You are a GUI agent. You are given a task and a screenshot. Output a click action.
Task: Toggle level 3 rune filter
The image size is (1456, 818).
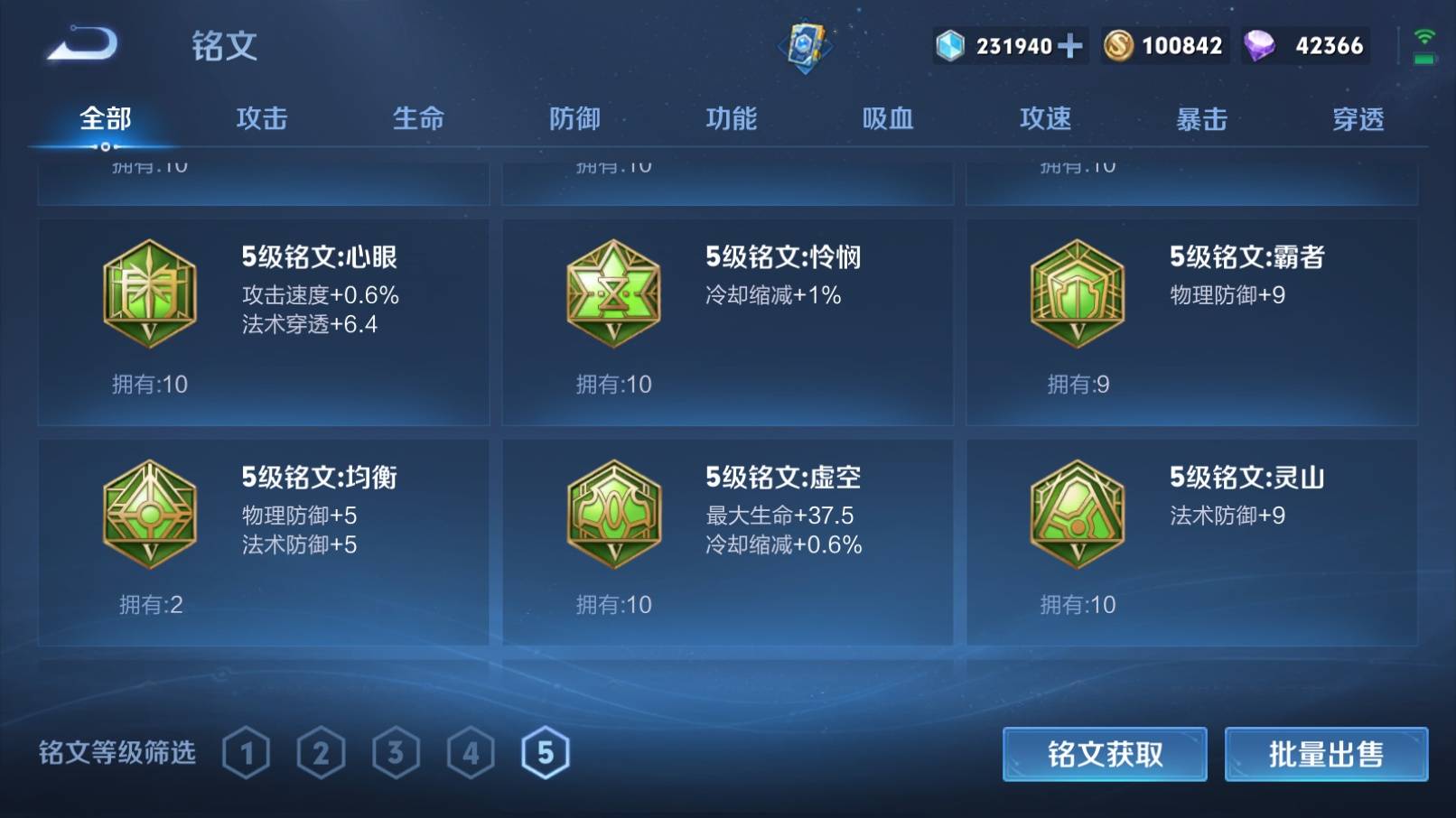click(396, 752)
